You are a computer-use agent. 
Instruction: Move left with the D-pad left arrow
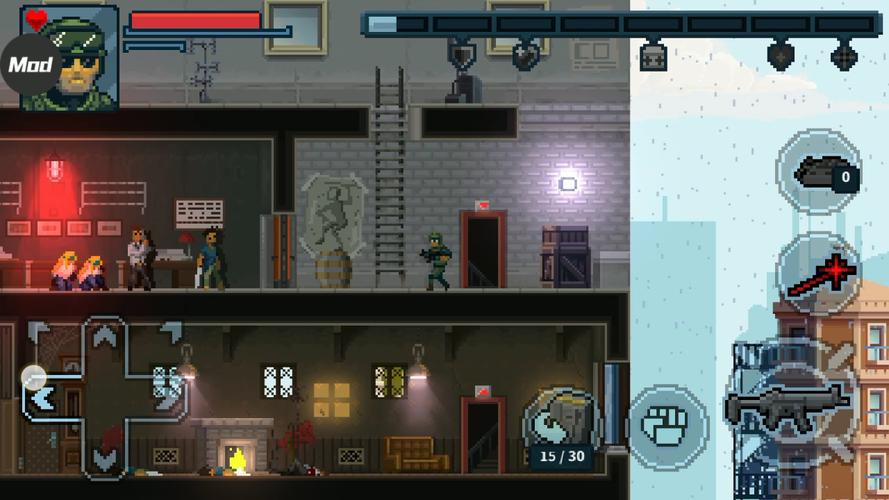43,397
